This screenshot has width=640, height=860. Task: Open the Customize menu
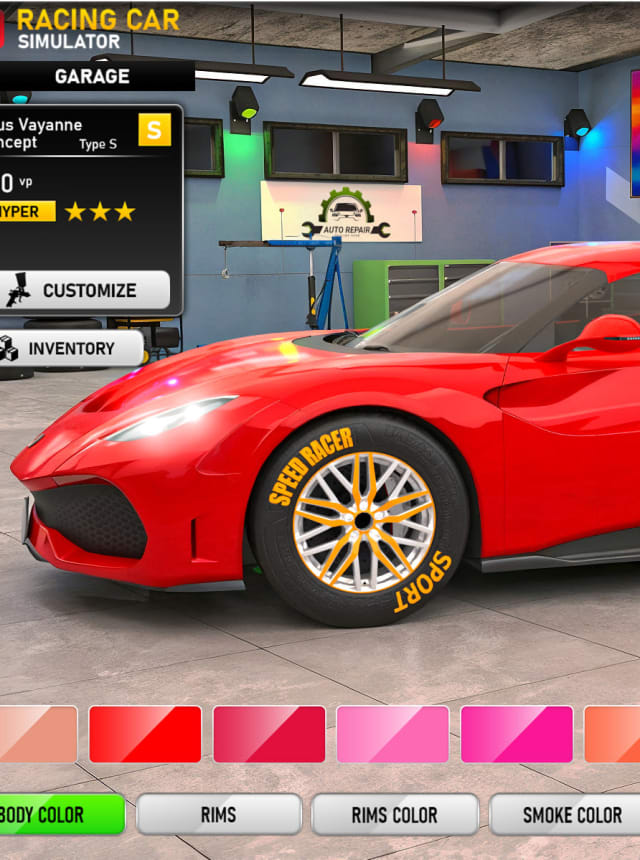tap(86, 290)
